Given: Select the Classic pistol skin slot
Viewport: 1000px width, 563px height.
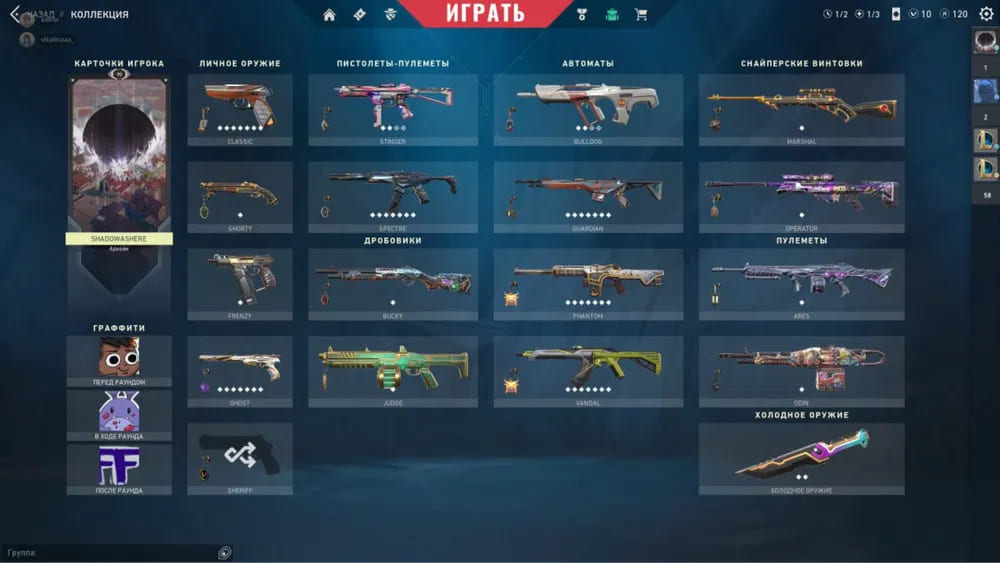Looking at the screenshot, I should [x=240, y=106].
